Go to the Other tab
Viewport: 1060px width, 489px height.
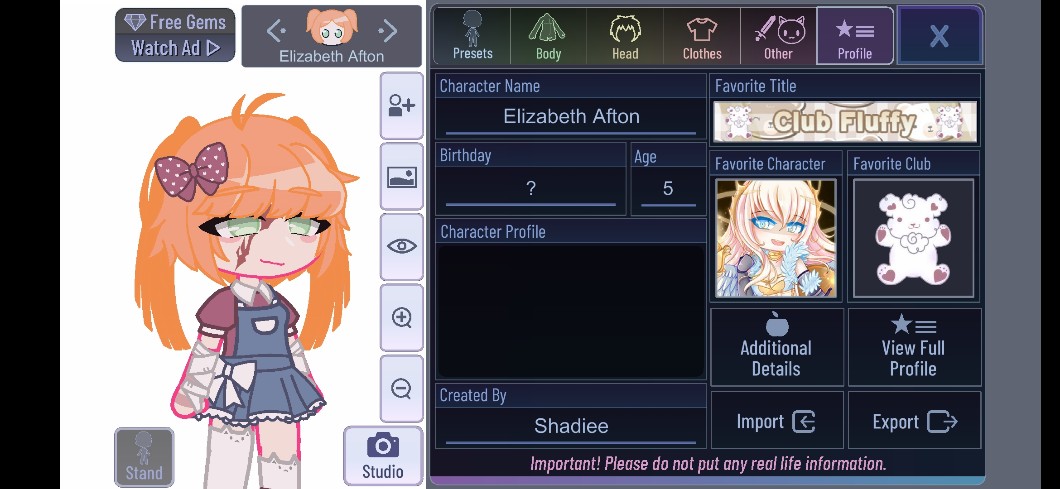click(778, 36)
